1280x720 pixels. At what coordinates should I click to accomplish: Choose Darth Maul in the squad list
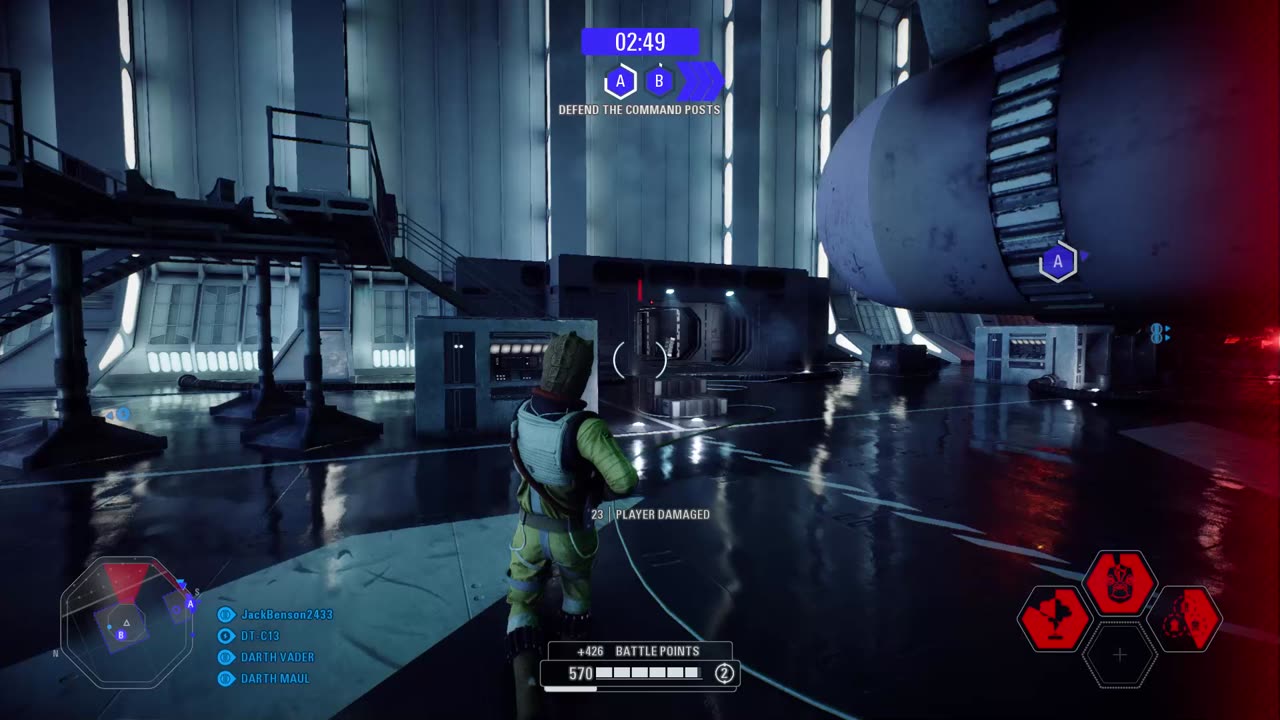pos(275,678)
